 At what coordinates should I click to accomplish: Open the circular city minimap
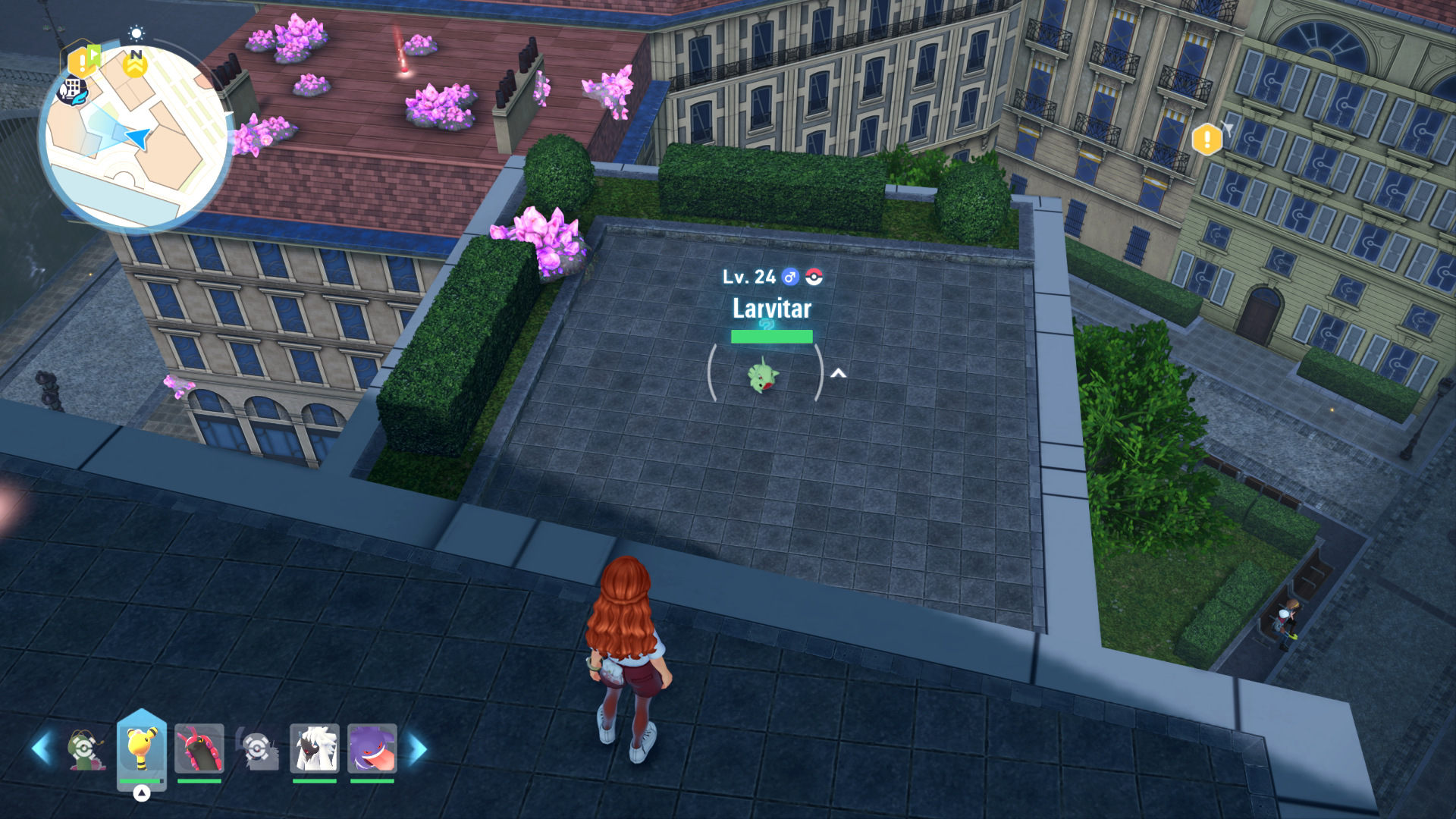pos(136,138)
